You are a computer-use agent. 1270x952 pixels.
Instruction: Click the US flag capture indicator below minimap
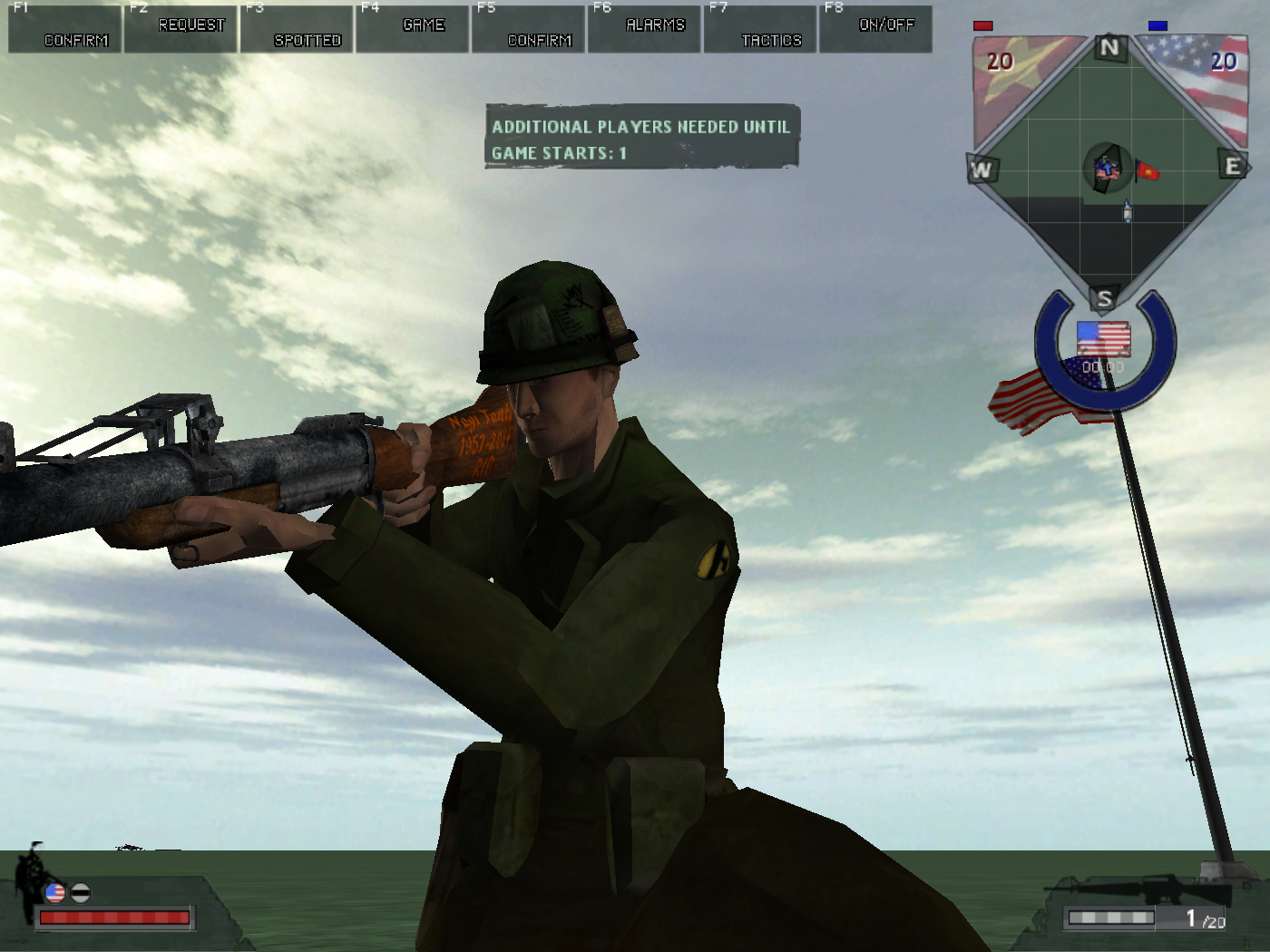pyautogui.click(x=1103, y=339)
